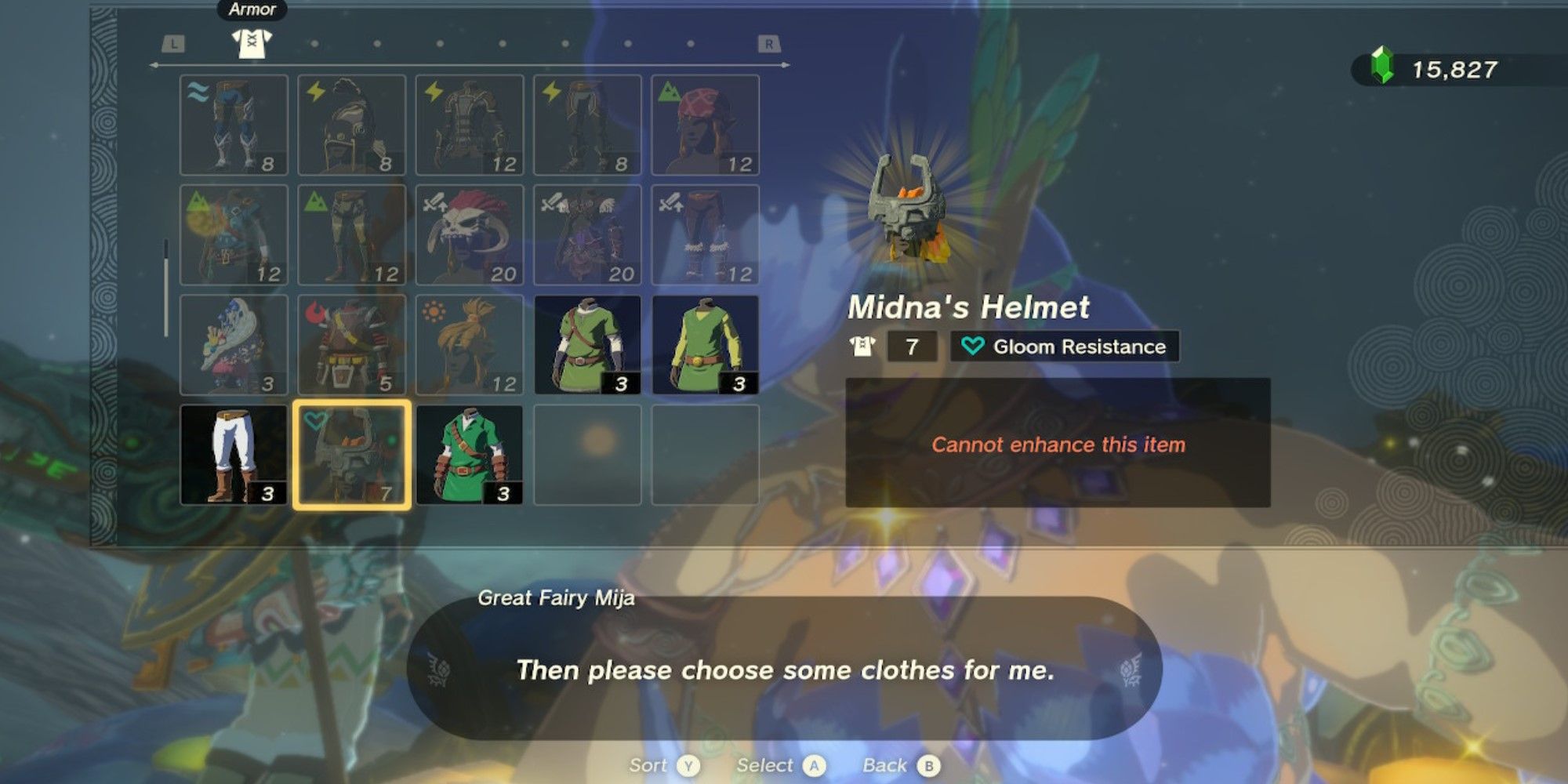The image size is (1568, 784).
Task: Select the white trousers with brown boots
Action: [x=234, y=455]
